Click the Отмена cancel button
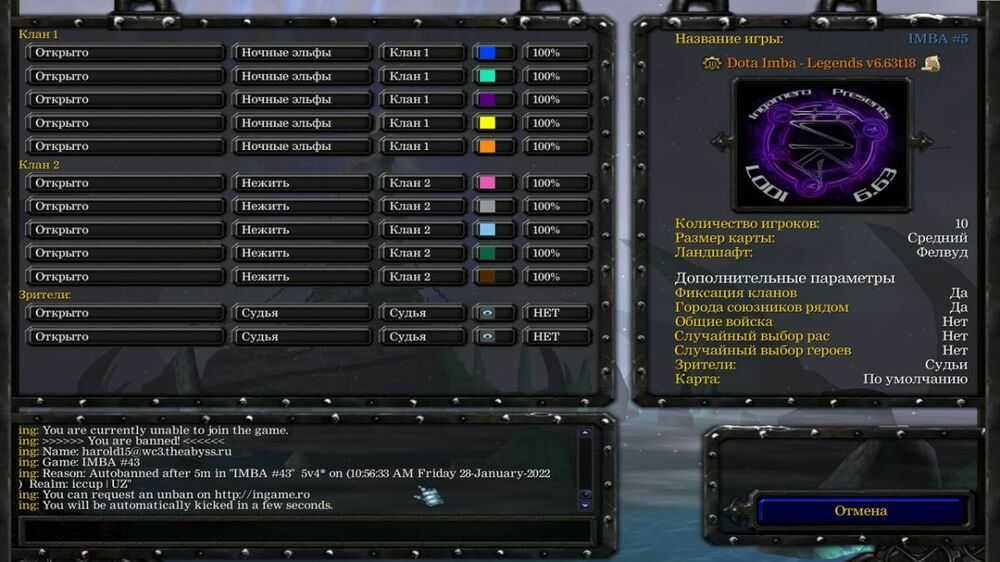The width and height of the screenshot is (1000, 562). pos(860,511)
